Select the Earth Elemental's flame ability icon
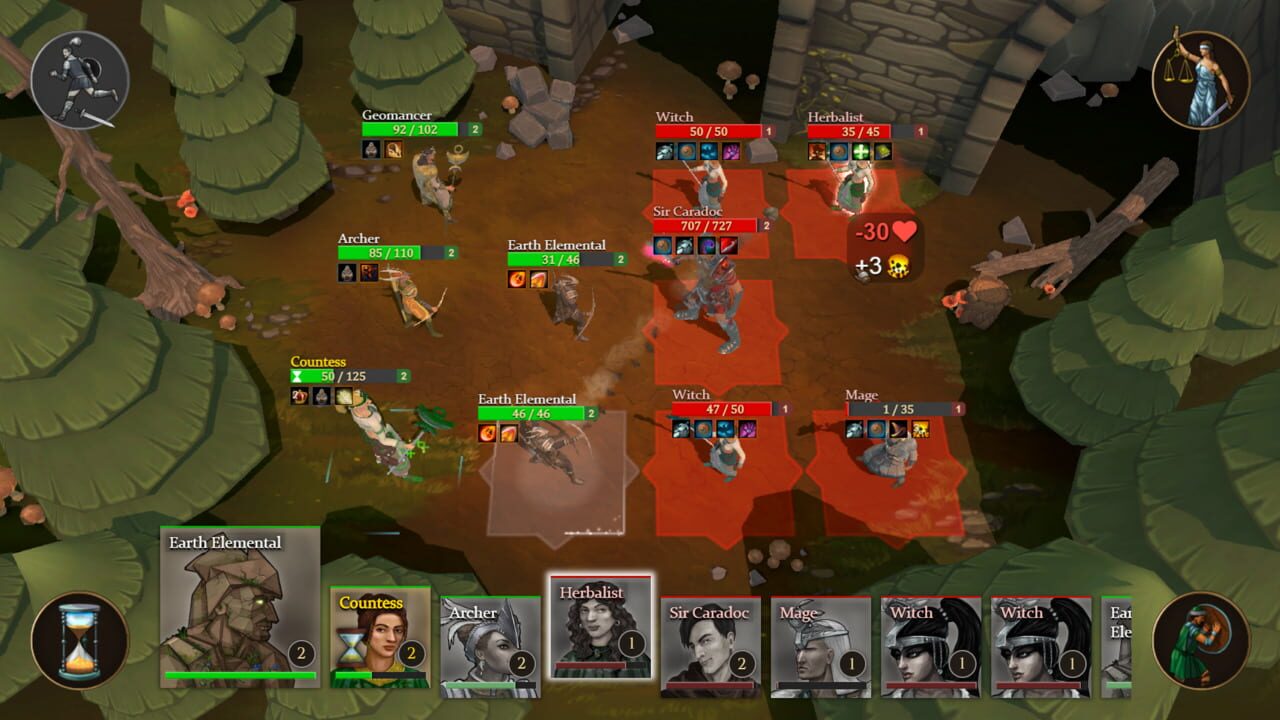This screenshot has height=720, width=1280. (516, 279)
